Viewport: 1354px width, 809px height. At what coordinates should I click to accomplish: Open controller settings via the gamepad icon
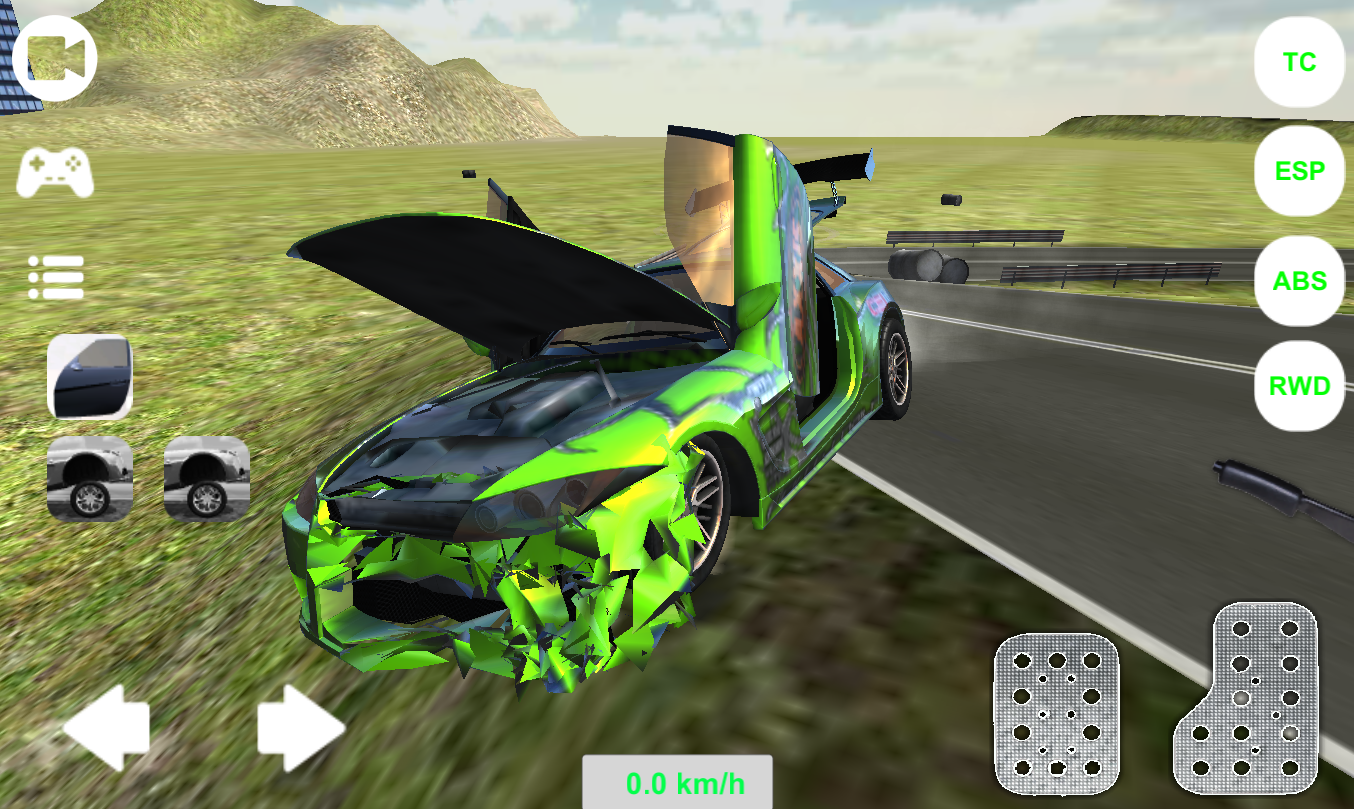(55, 170)
